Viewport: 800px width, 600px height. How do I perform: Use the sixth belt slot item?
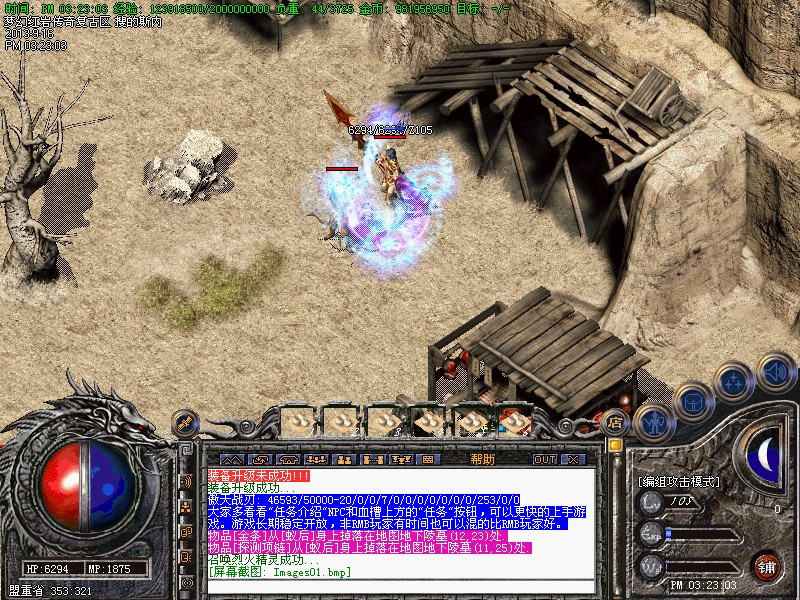(515, 422)
